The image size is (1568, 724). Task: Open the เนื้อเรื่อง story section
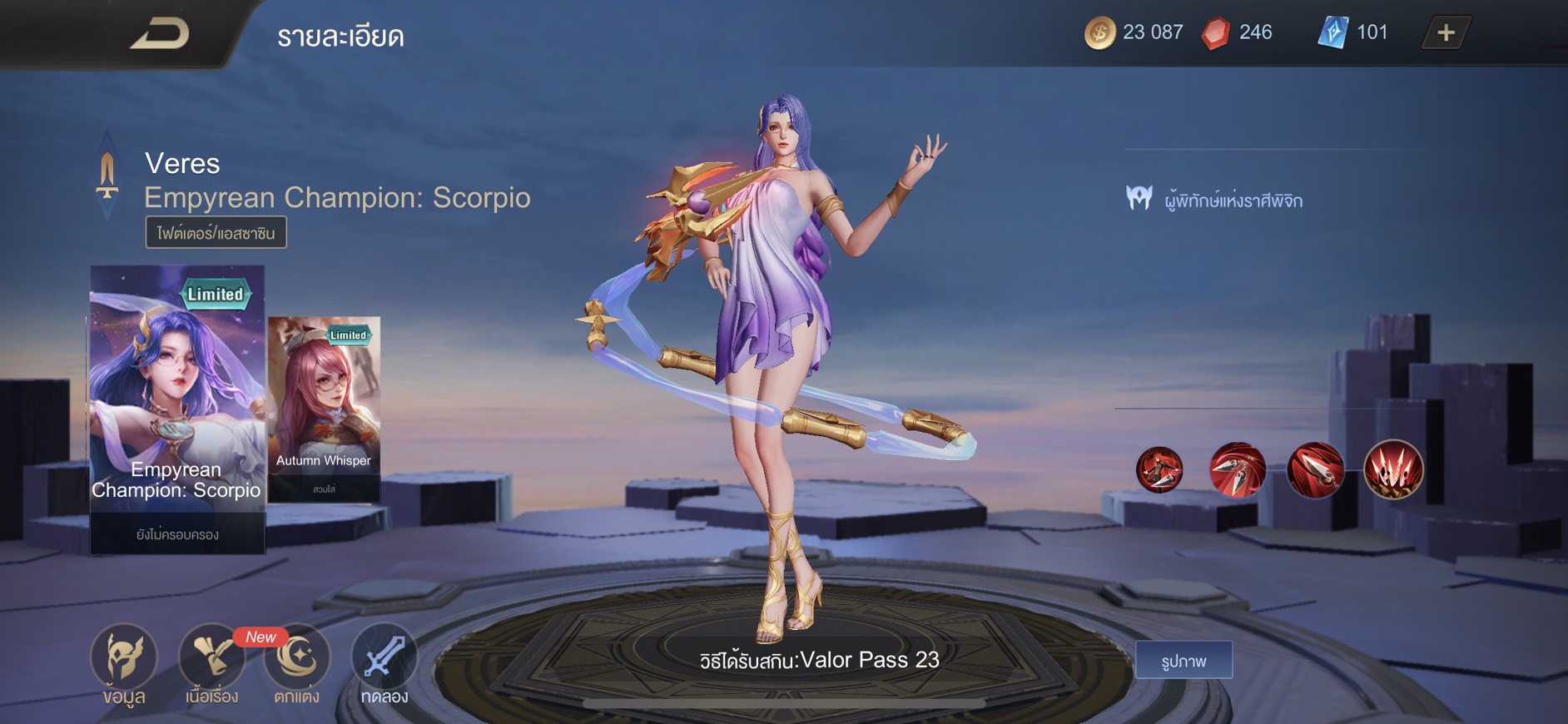click(211, 662)
